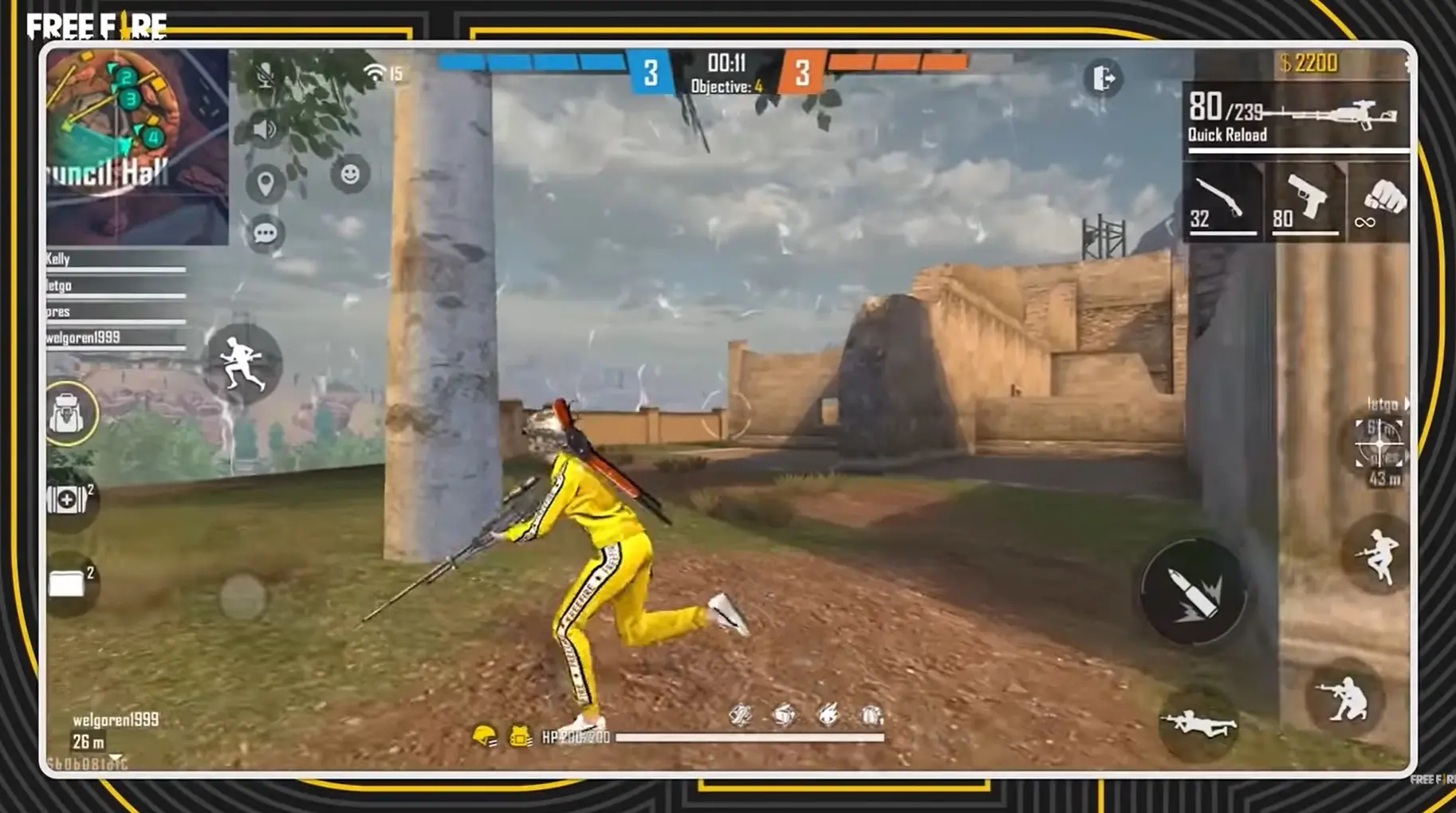Tap the leave match door icon
The height and width of the screenshot is (813, 1456).
[x=1103, y=77]
